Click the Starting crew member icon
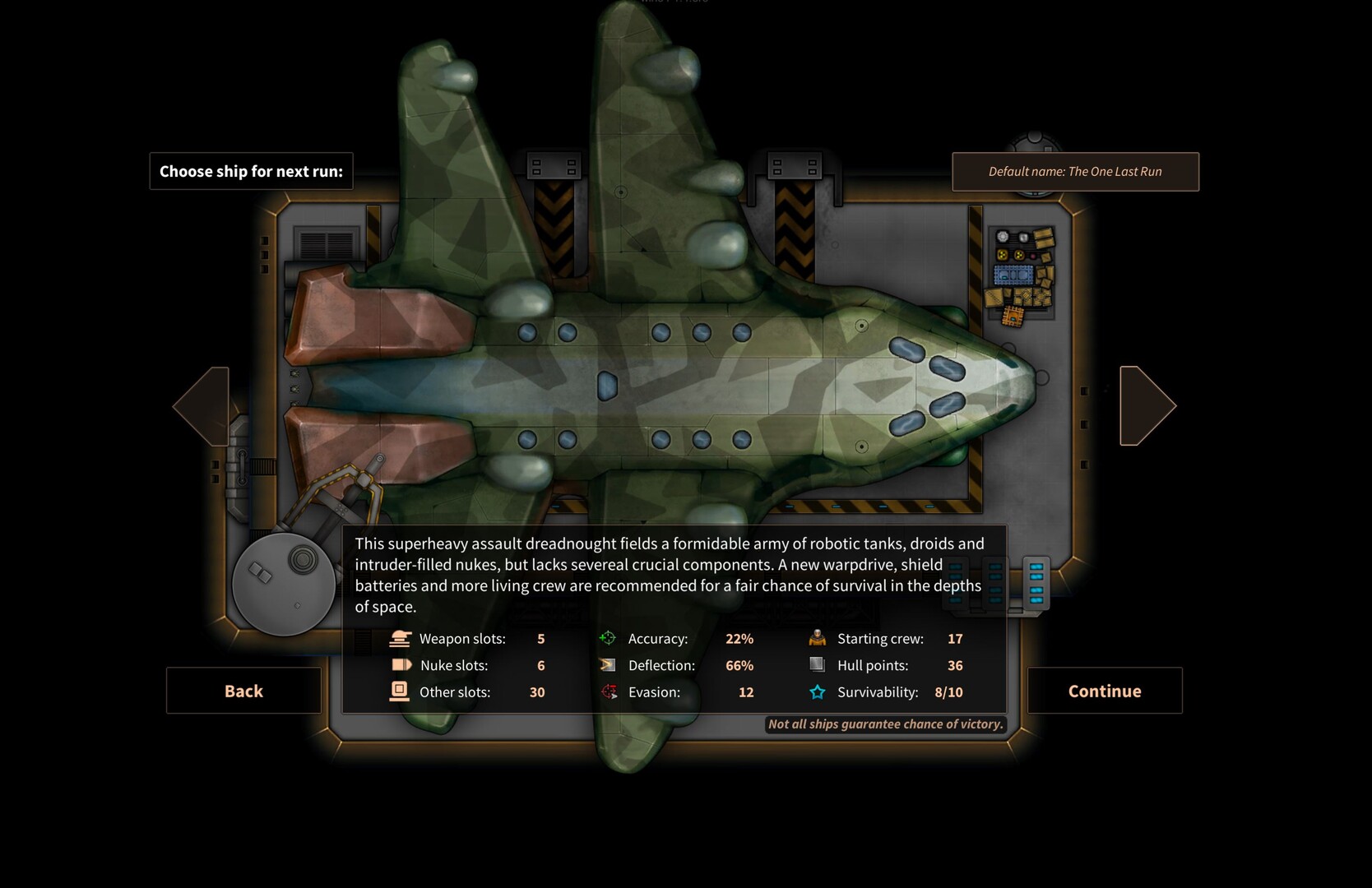The height and width of the screenshot is (888, 1372). click(x=817, y=638)
